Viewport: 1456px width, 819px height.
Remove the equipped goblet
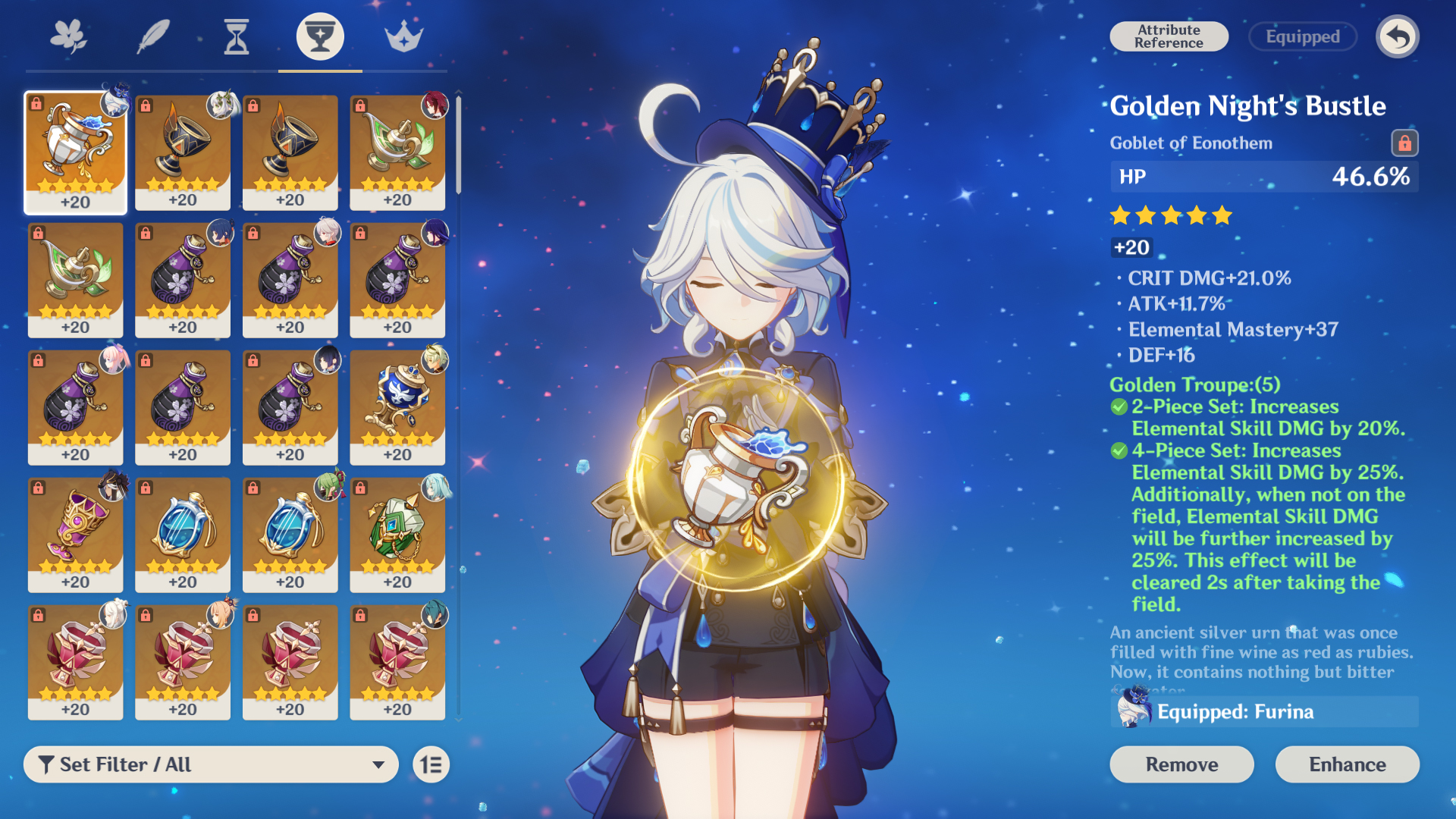click(1181, 764)
